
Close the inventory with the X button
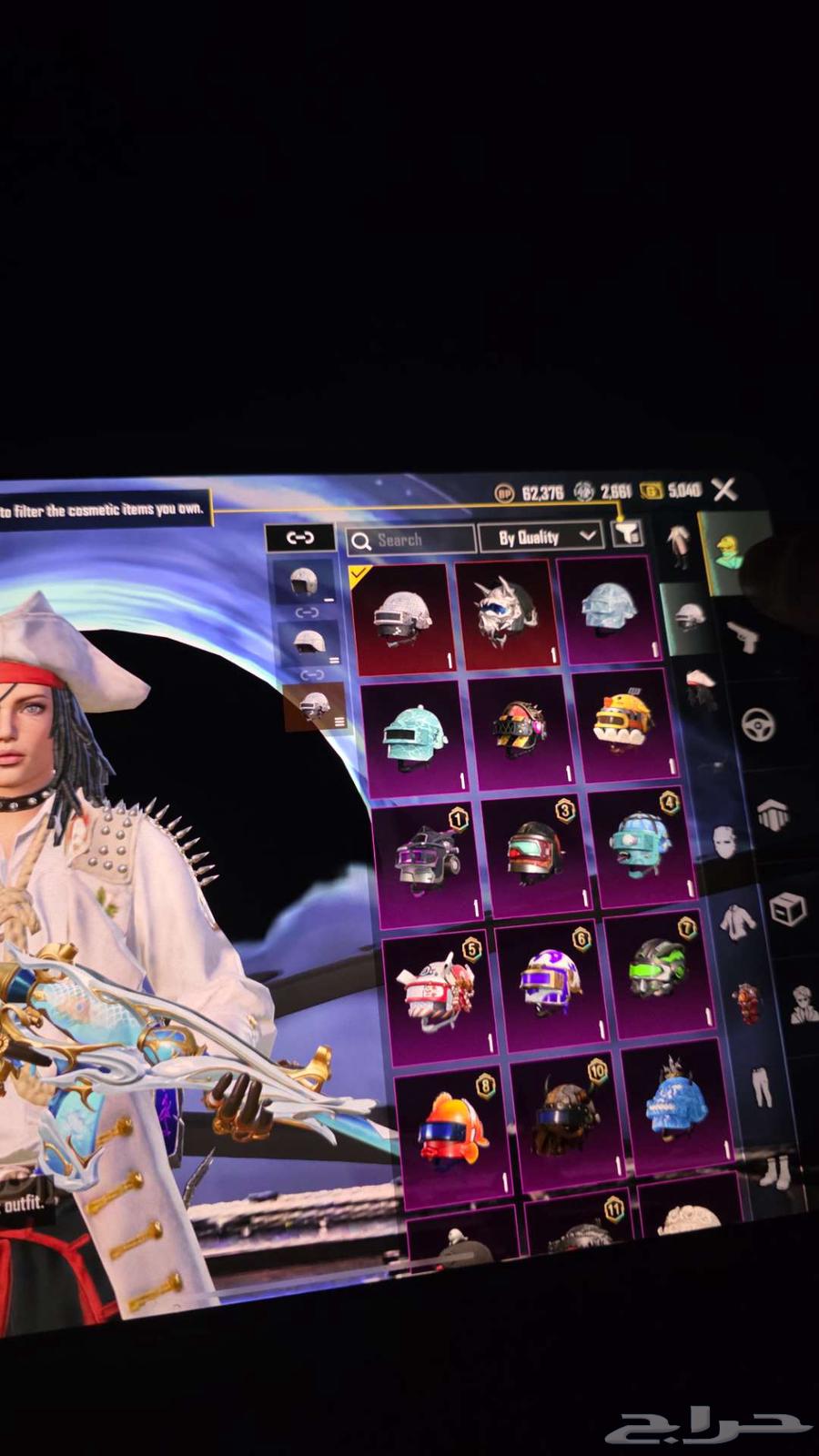724,490
